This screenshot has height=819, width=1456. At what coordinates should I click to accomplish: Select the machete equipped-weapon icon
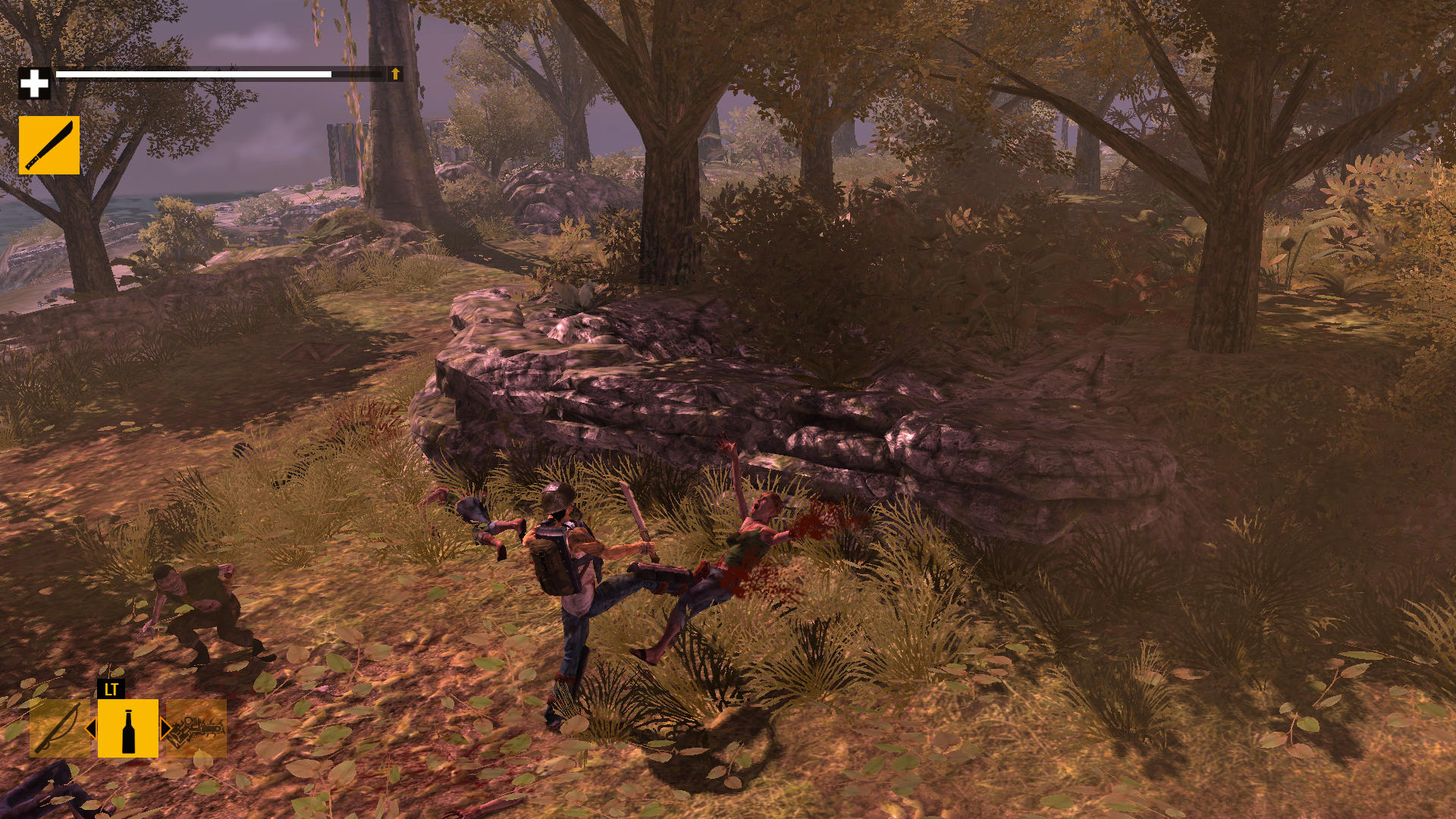49,144
